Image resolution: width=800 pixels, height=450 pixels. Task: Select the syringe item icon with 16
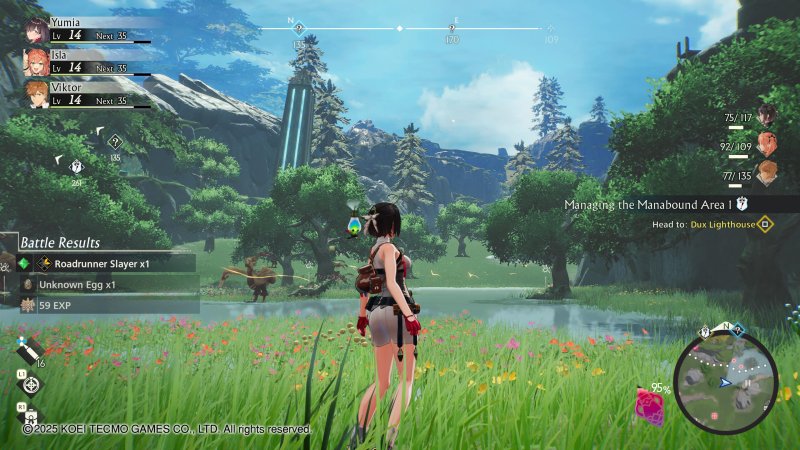pyautogui.click(x=29, y=351)
